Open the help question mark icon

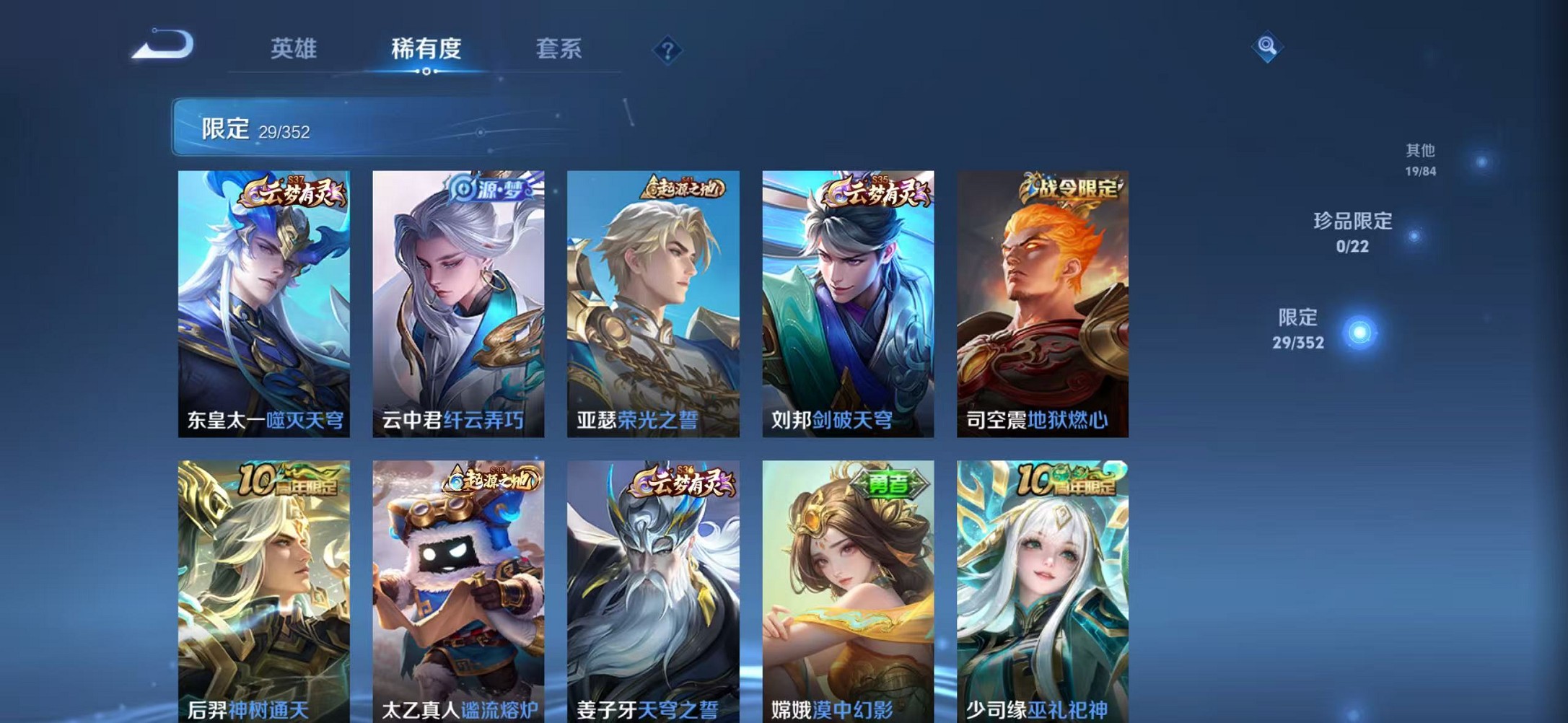(x=667, y=51)
